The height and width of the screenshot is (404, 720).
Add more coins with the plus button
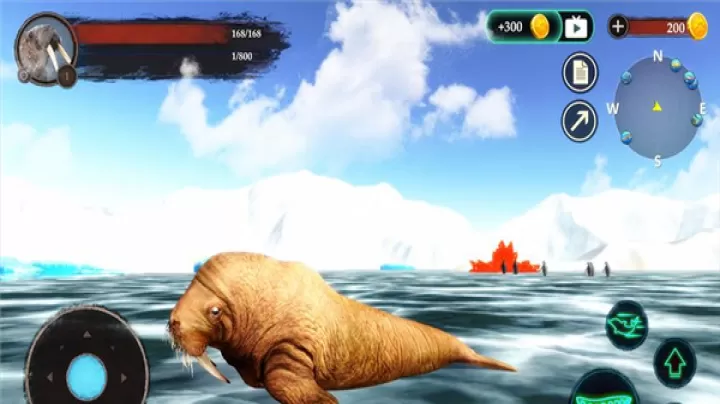point(618,27)
